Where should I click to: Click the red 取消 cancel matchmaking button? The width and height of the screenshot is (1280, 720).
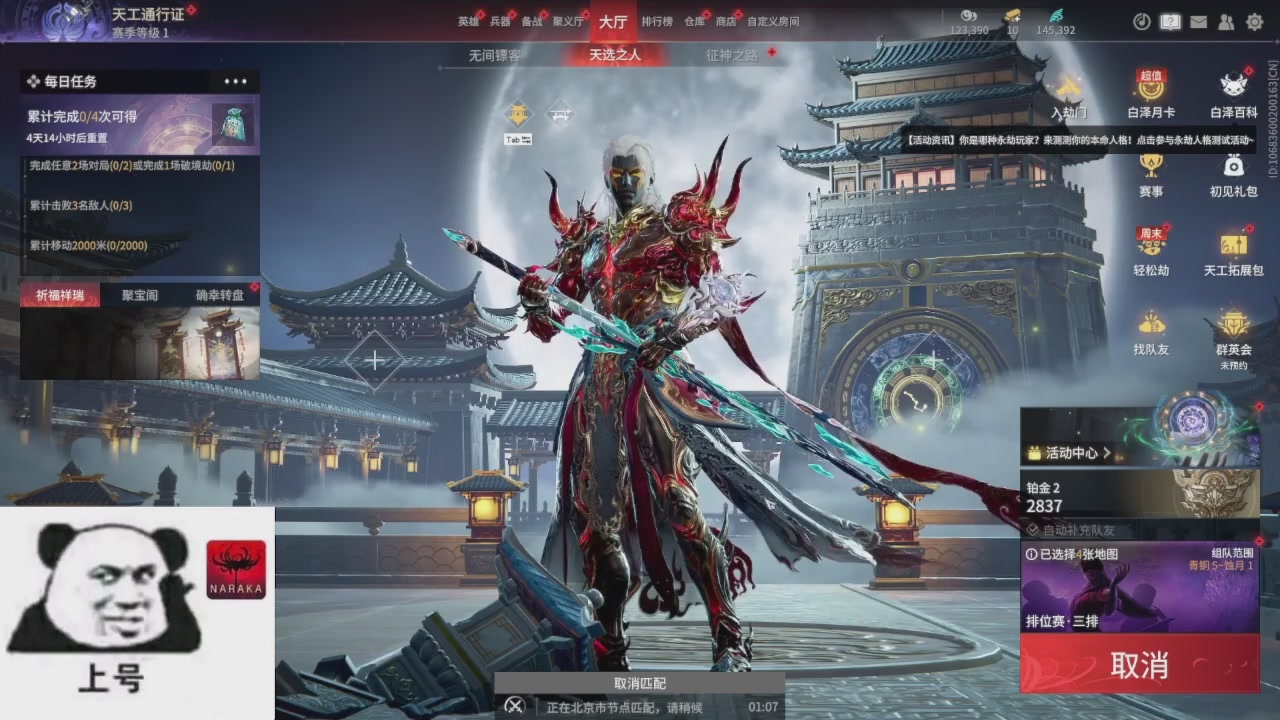(1139, 665)
